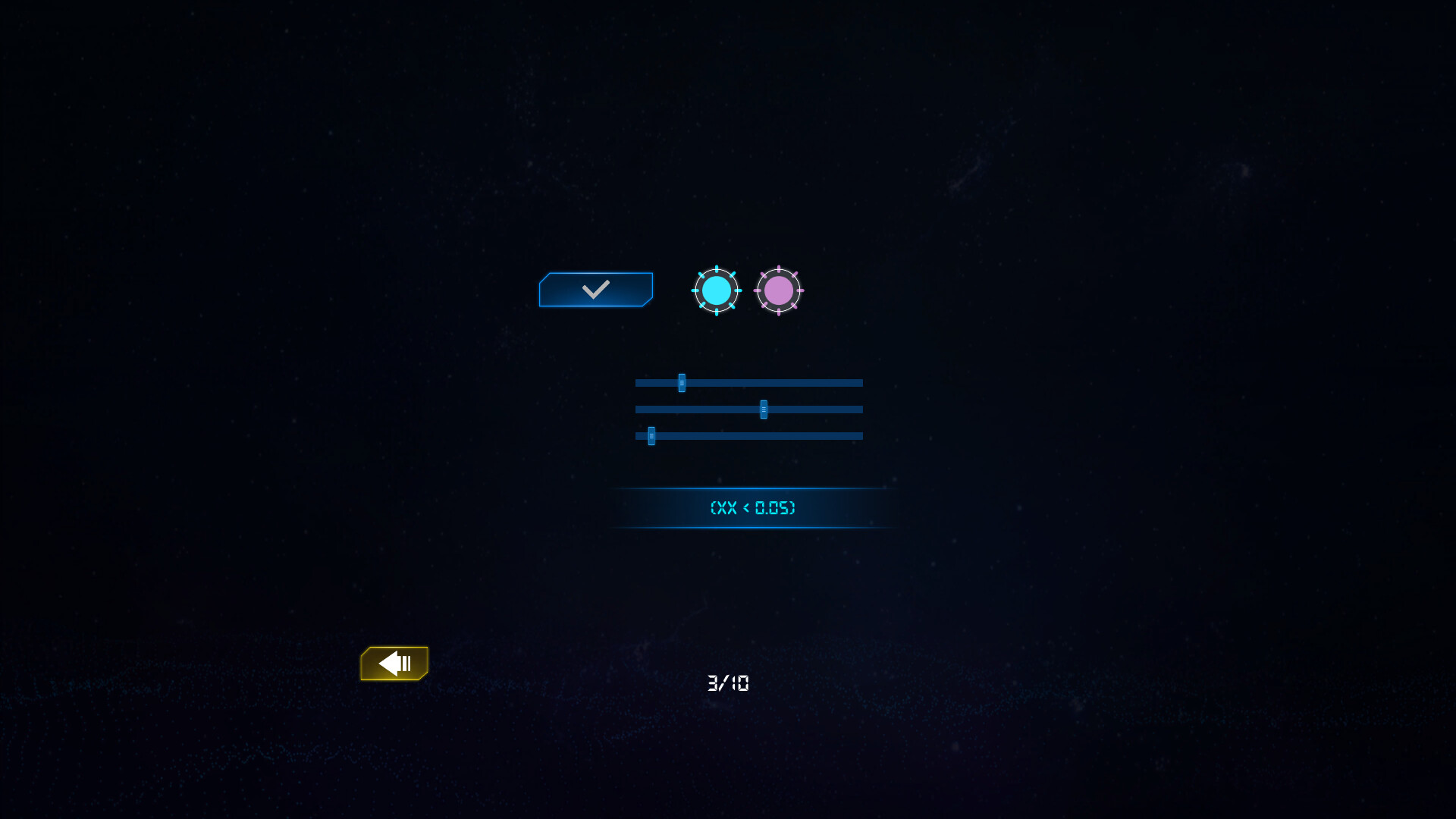Click the yellow back arrow icon
Screen dimensions: 1456x819
[x=394, y=663]
